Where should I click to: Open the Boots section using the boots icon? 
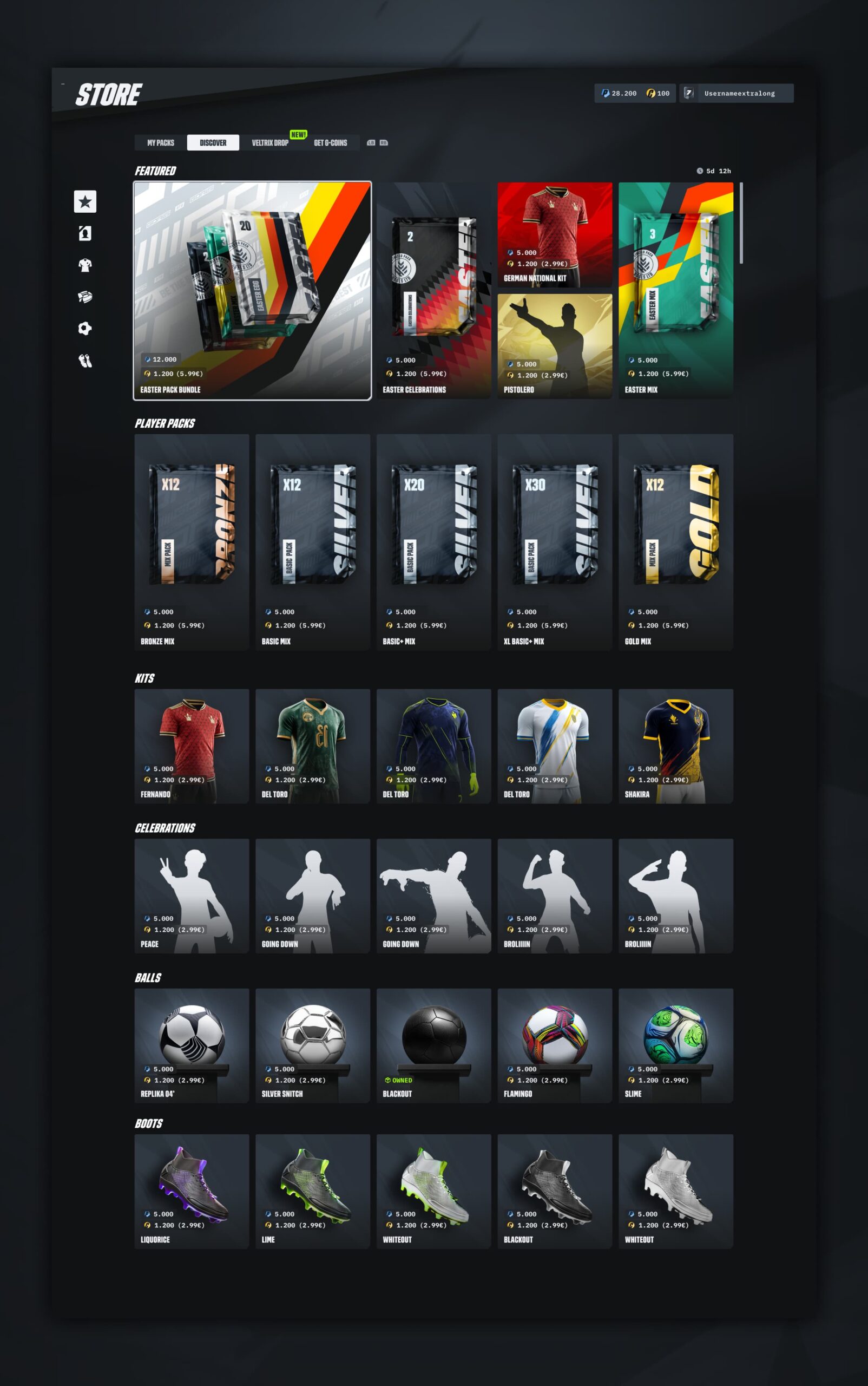pyautogui.click(x=85, y=360)
